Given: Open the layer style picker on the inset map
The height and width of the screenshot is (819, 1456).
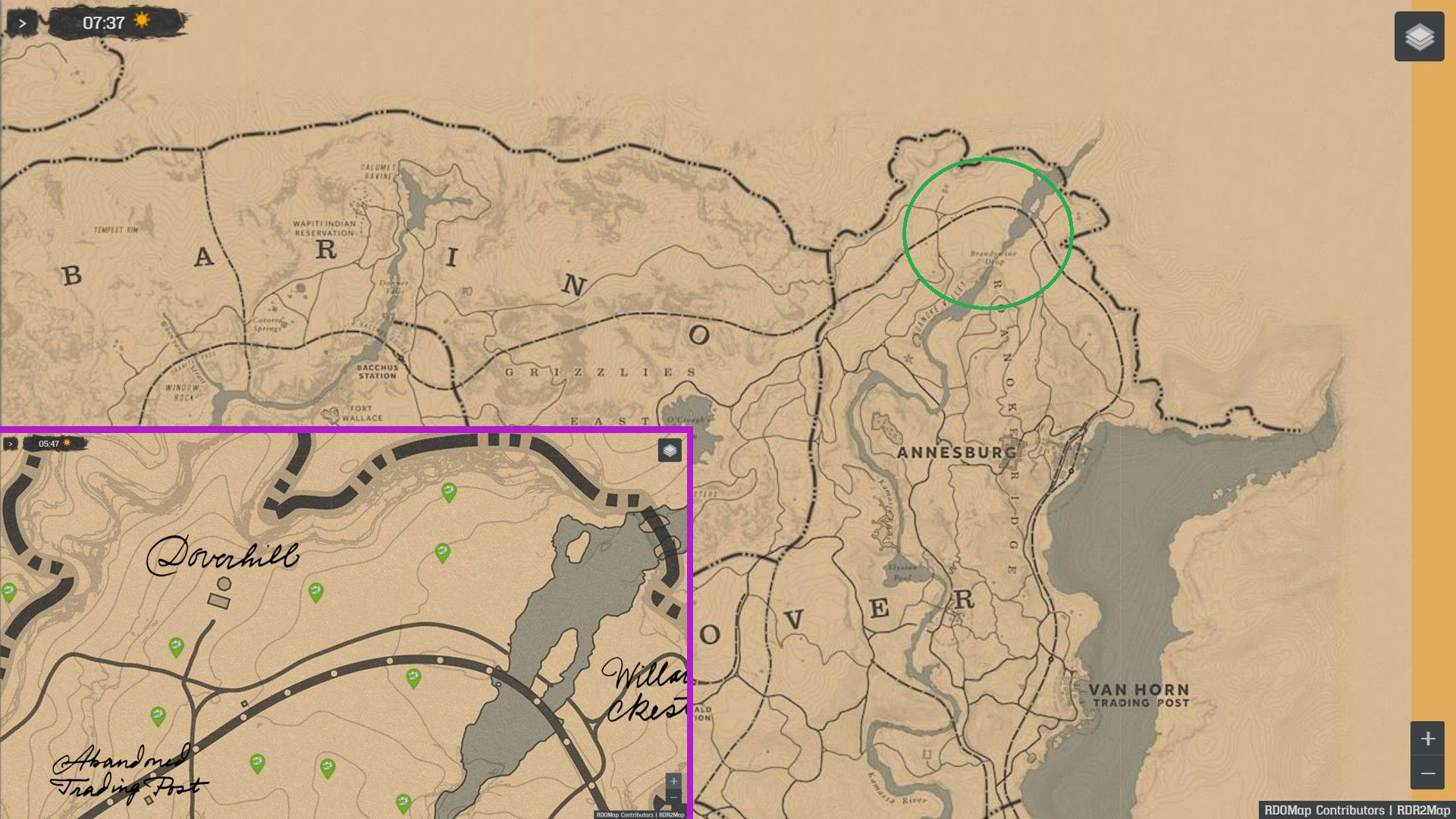Looking at the screenshot, I should pyautogui.click(x=670, y=450).
